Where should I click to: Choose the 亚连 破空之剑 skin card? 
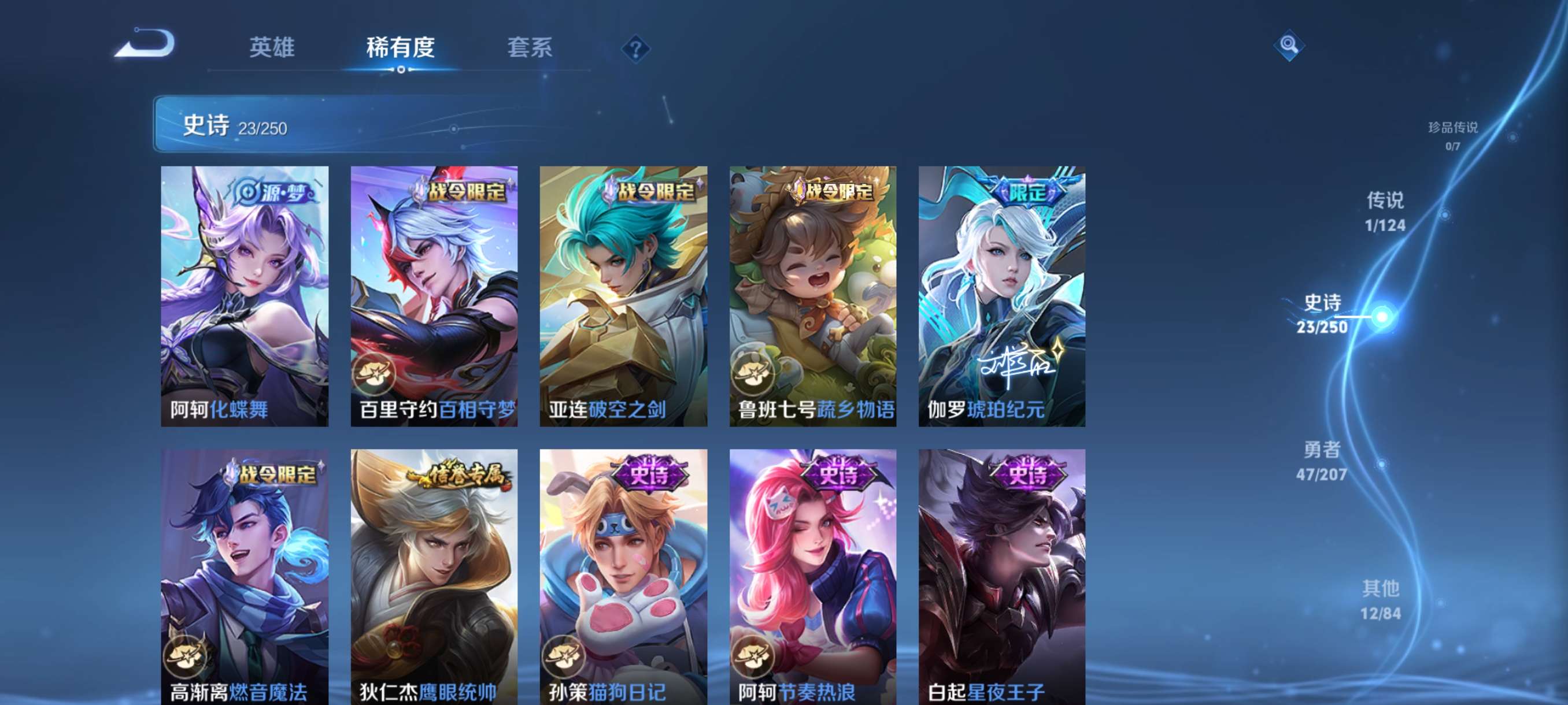[x=623, y=296]
